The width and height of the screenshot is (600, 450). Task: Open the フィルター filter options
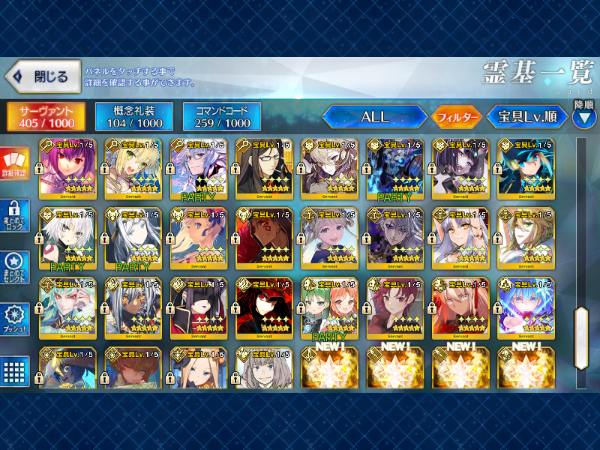(x=457, y=117)
